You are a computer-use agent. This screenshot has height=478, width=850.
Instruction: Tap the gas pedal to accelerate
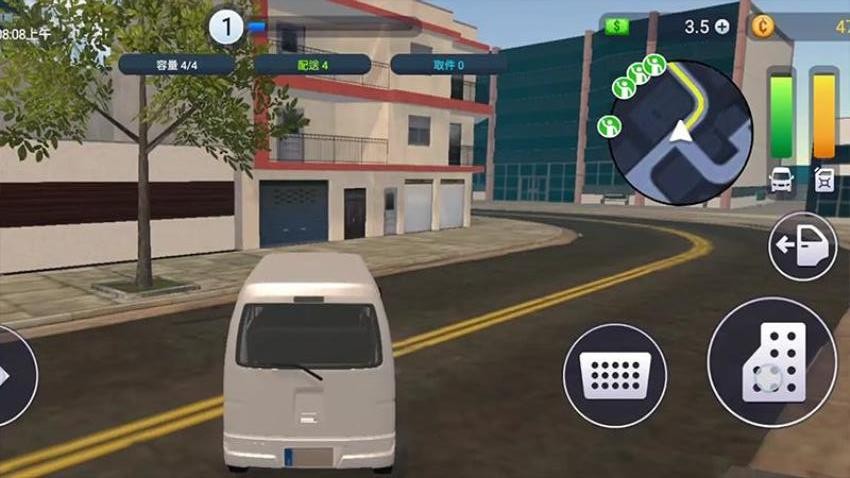point(771,362)
